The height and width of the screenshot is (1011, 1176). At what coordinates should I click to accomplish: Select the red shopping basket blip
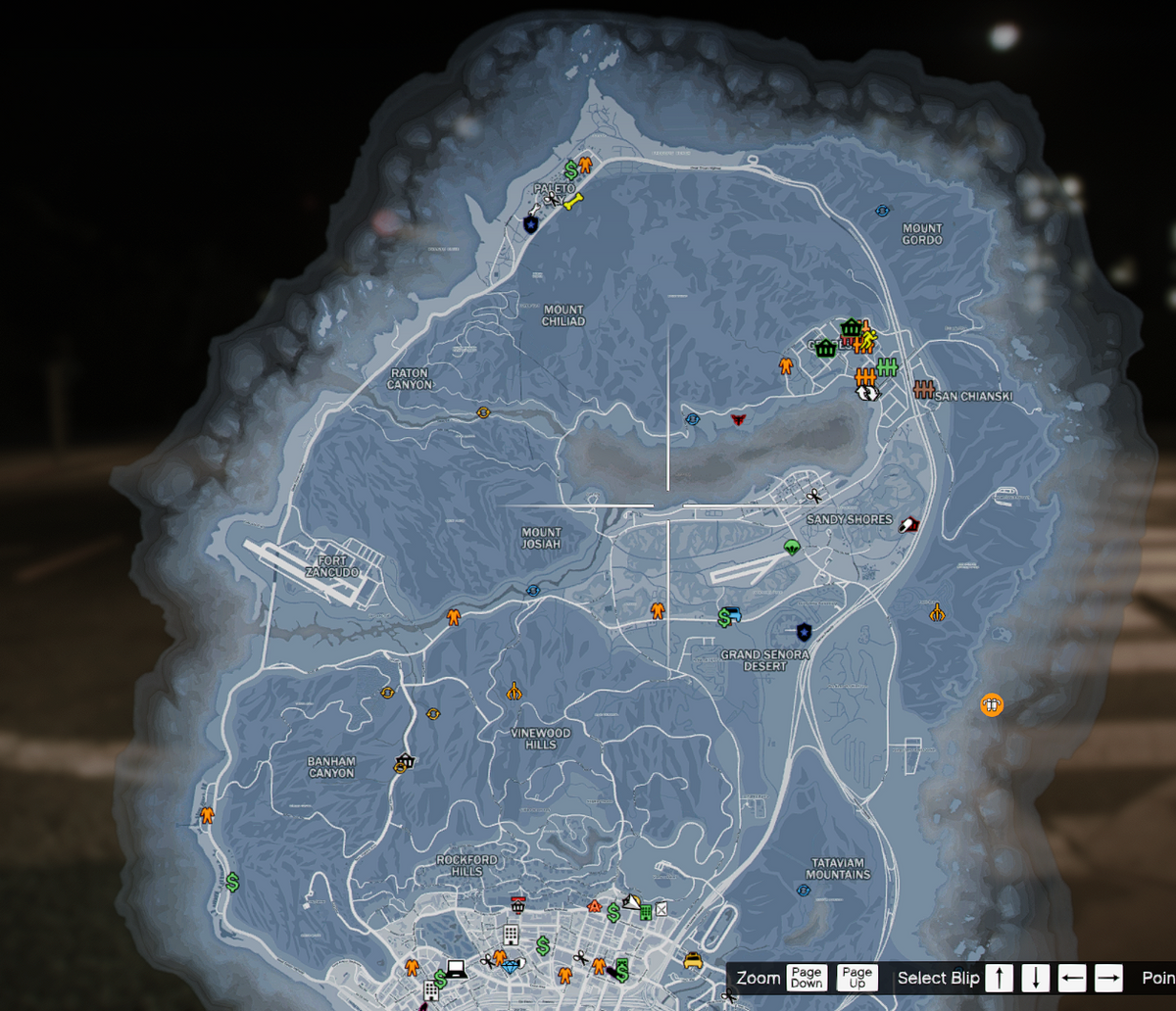517,904
